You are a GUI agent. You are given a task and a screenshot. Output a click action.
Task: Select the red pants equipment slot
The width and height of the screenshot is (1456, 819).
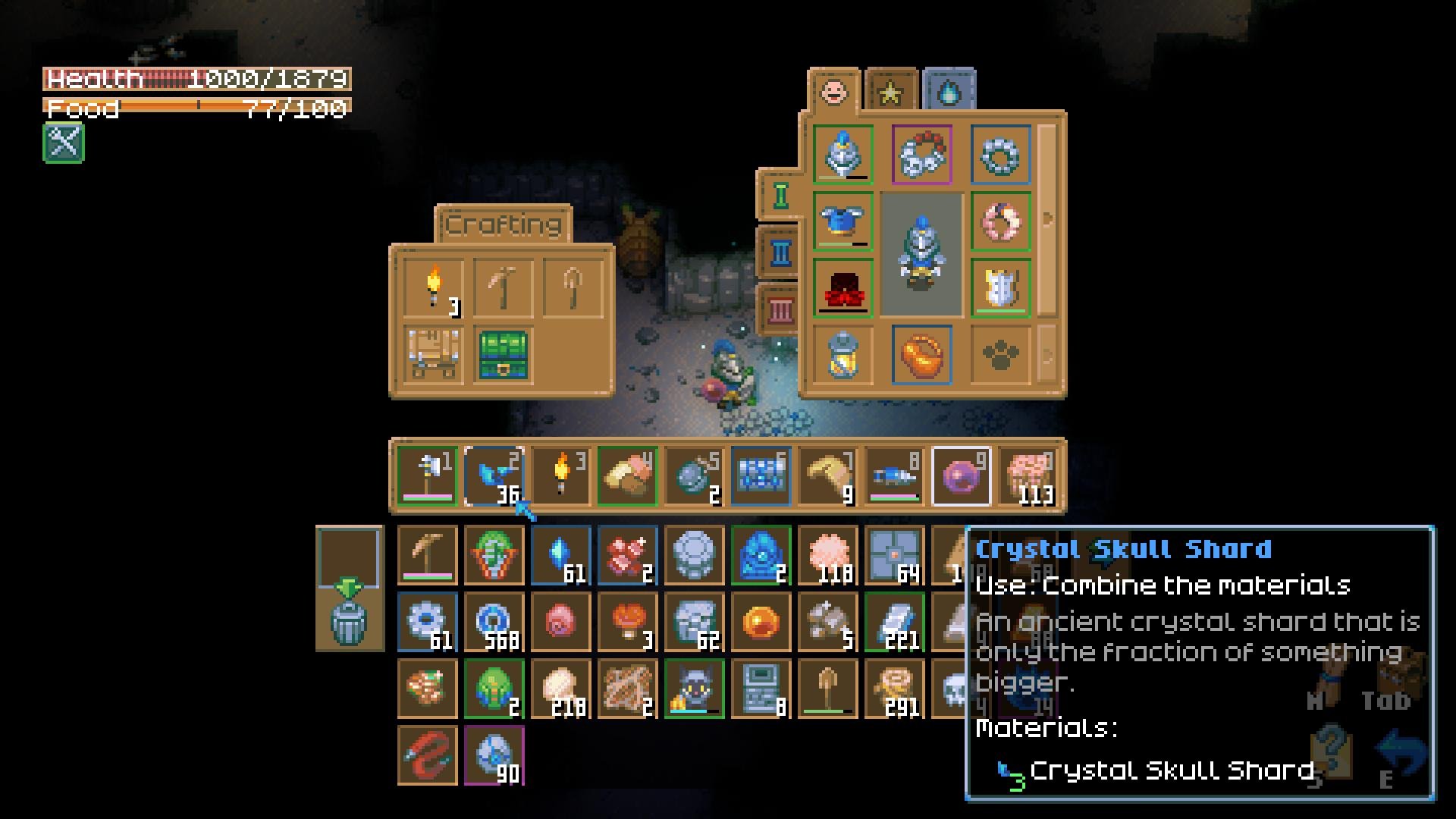click(x=843, y=288)
